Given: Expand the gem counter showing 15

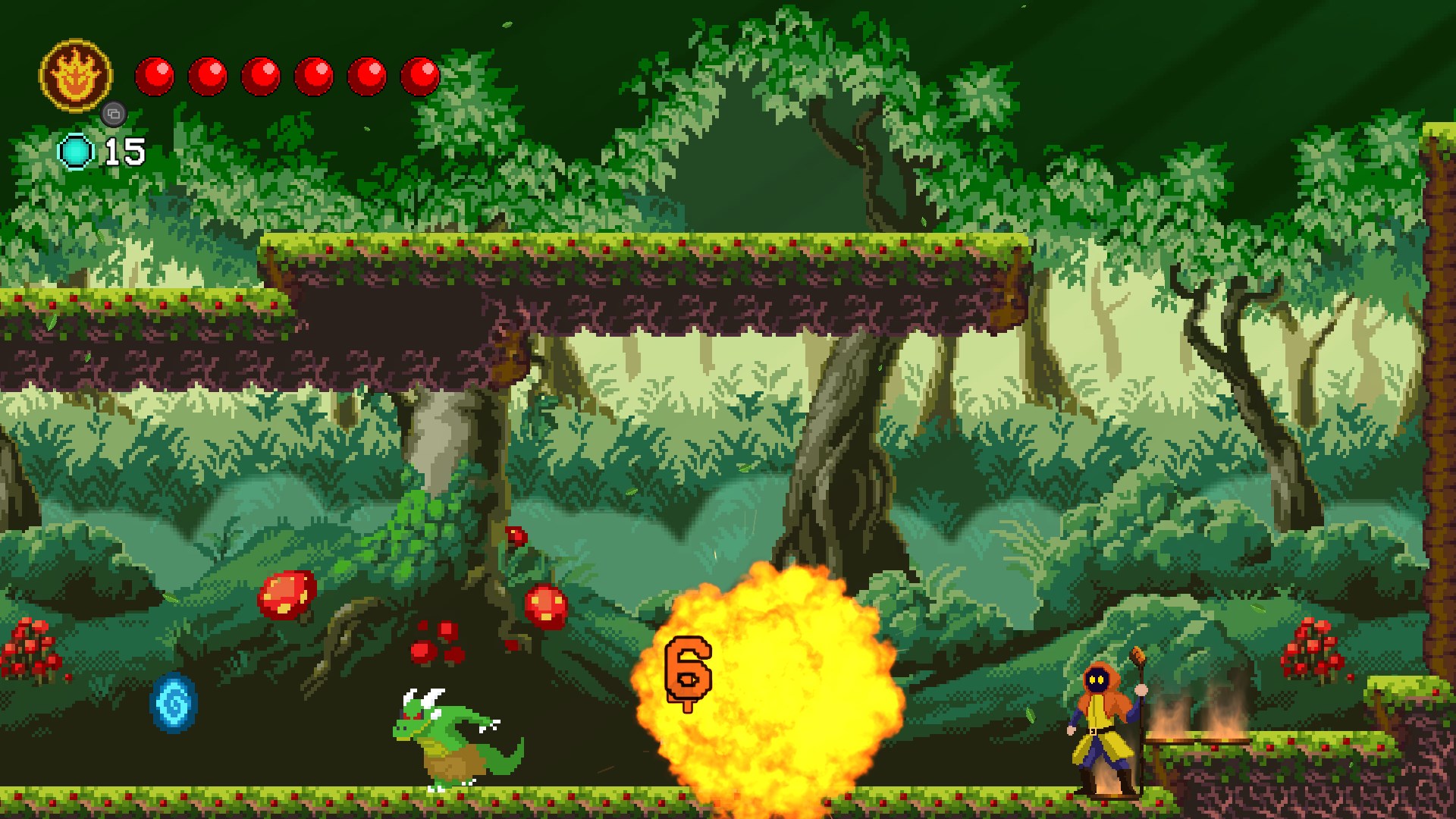Looking at the screenshot, I should click(127, 152).
